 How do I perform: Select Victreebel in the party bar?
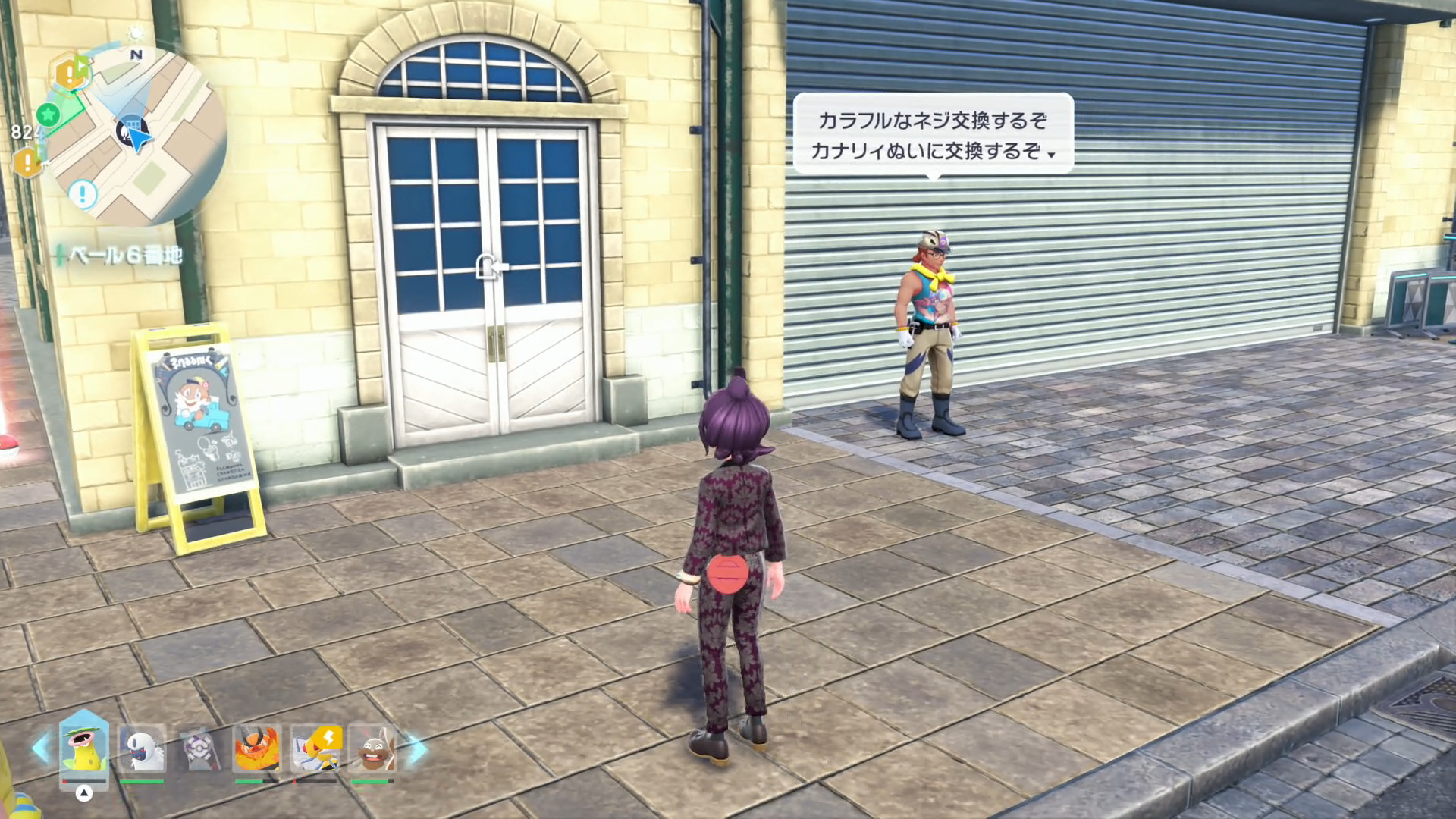pyautogui.click(x=84, y=749)
